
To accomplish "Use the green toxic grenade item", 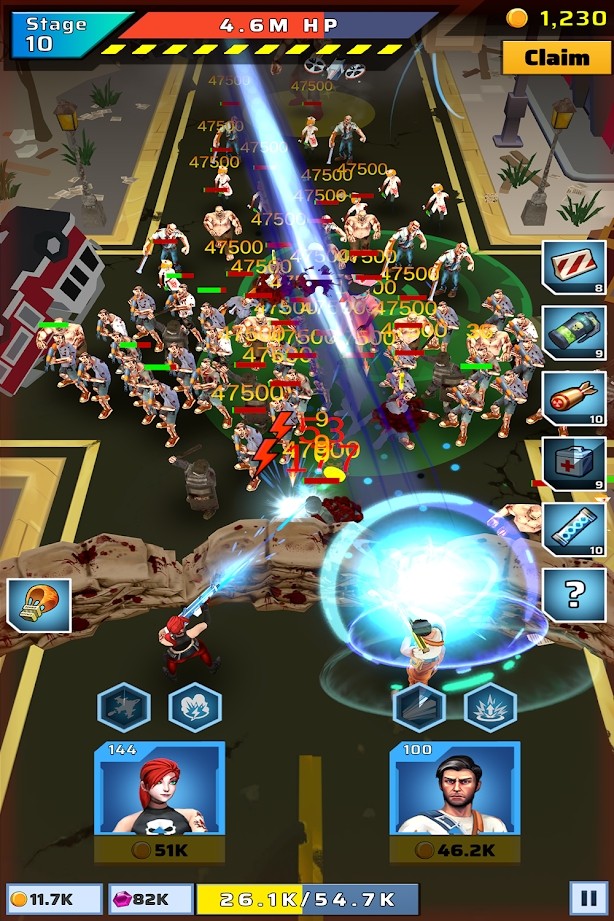I will (x=574, y=333).
